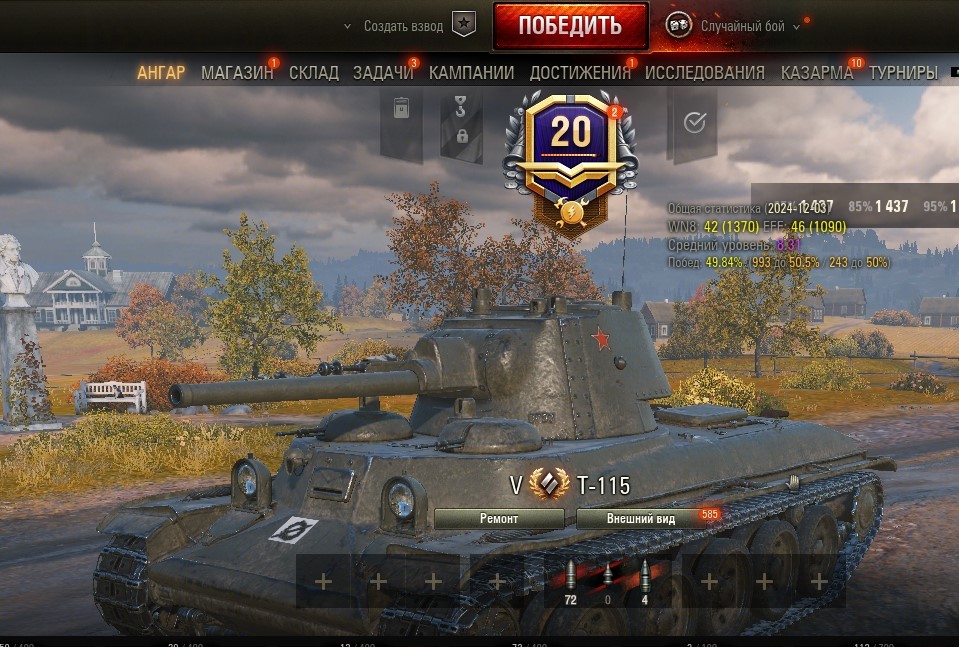Show the ЗАДАЧИ tab
Viewport: 959px width, 647px height.
tap(383, 73)
